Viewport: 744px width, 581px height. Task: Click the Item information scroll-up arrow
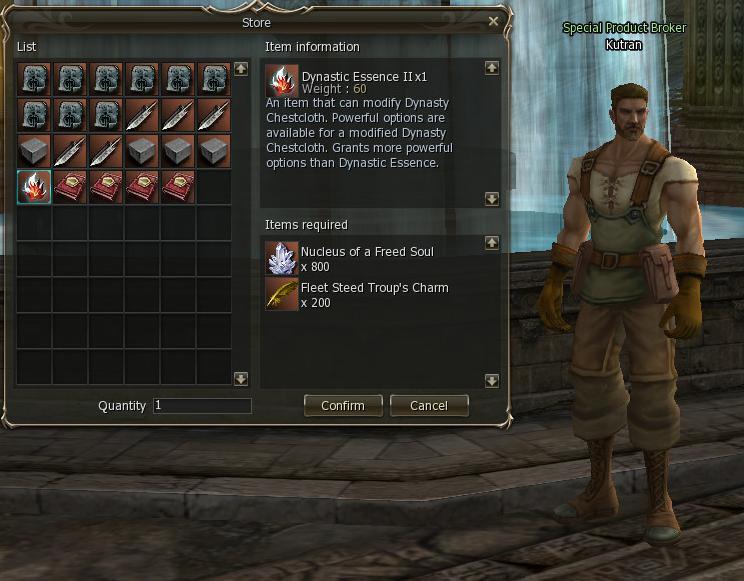pos(491,68)
